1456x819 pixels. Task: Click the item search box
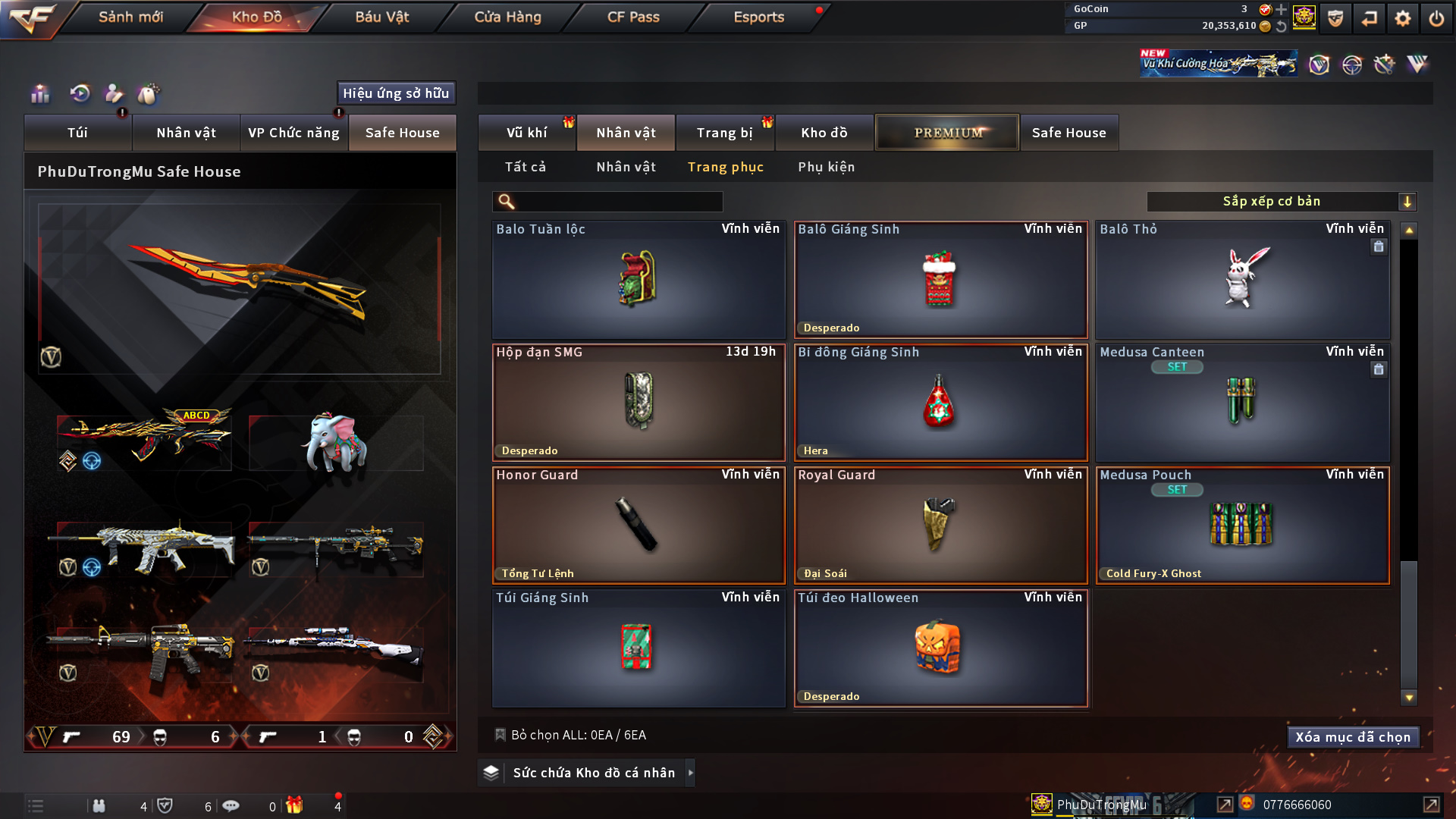click(x=618, y=202)
